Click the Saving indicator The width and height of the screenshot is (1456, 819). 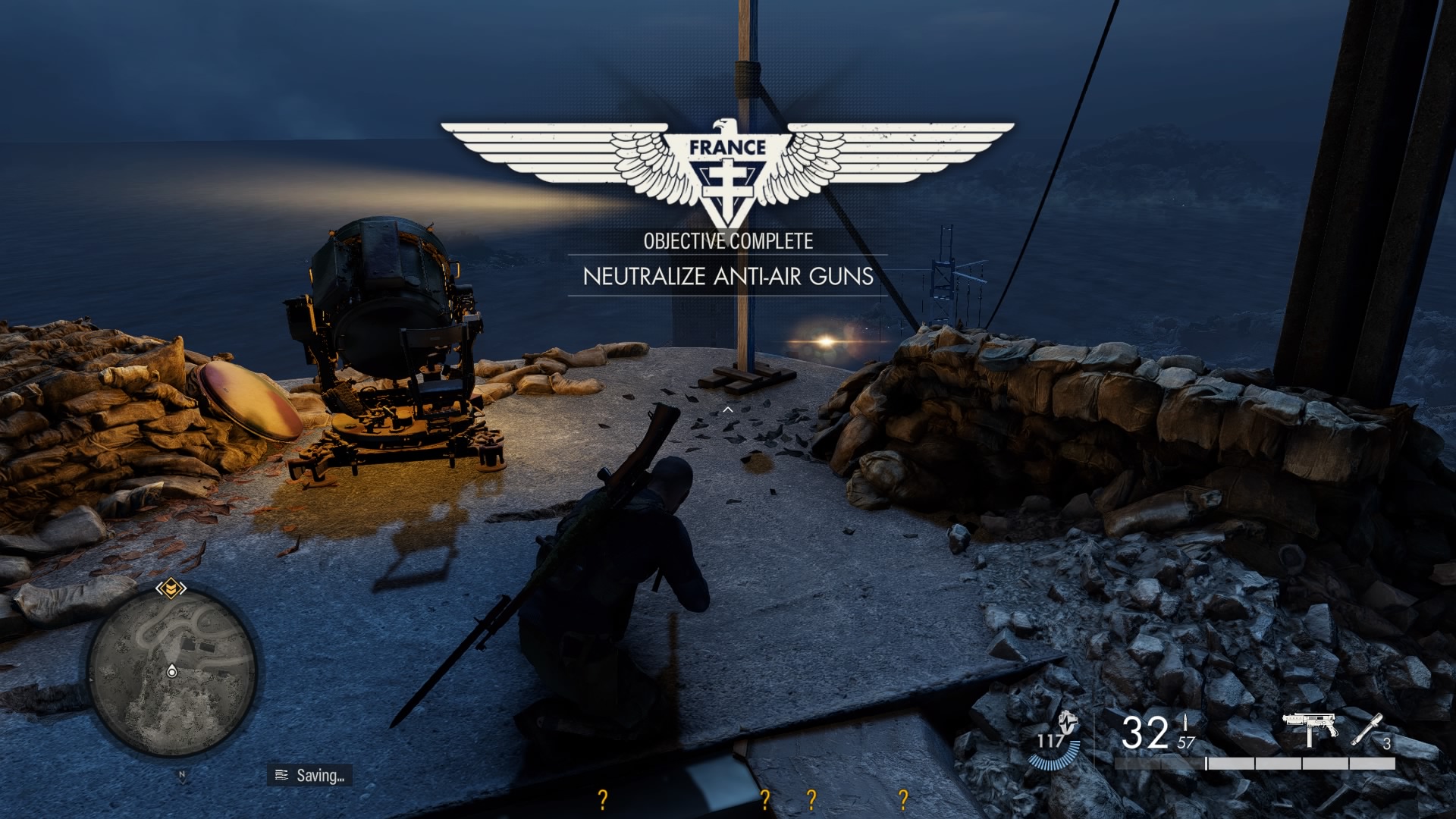click(x=309, y=775)
